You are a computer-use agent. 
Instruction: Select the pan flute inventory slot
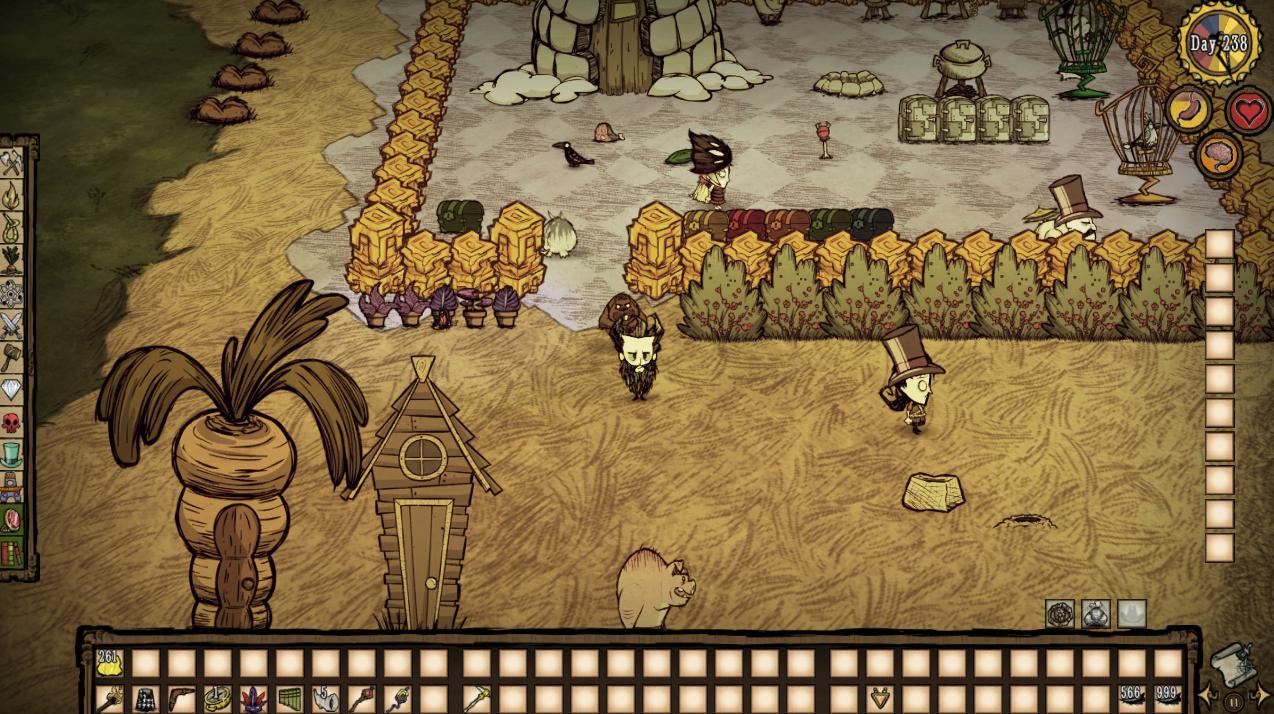(289, 698)
